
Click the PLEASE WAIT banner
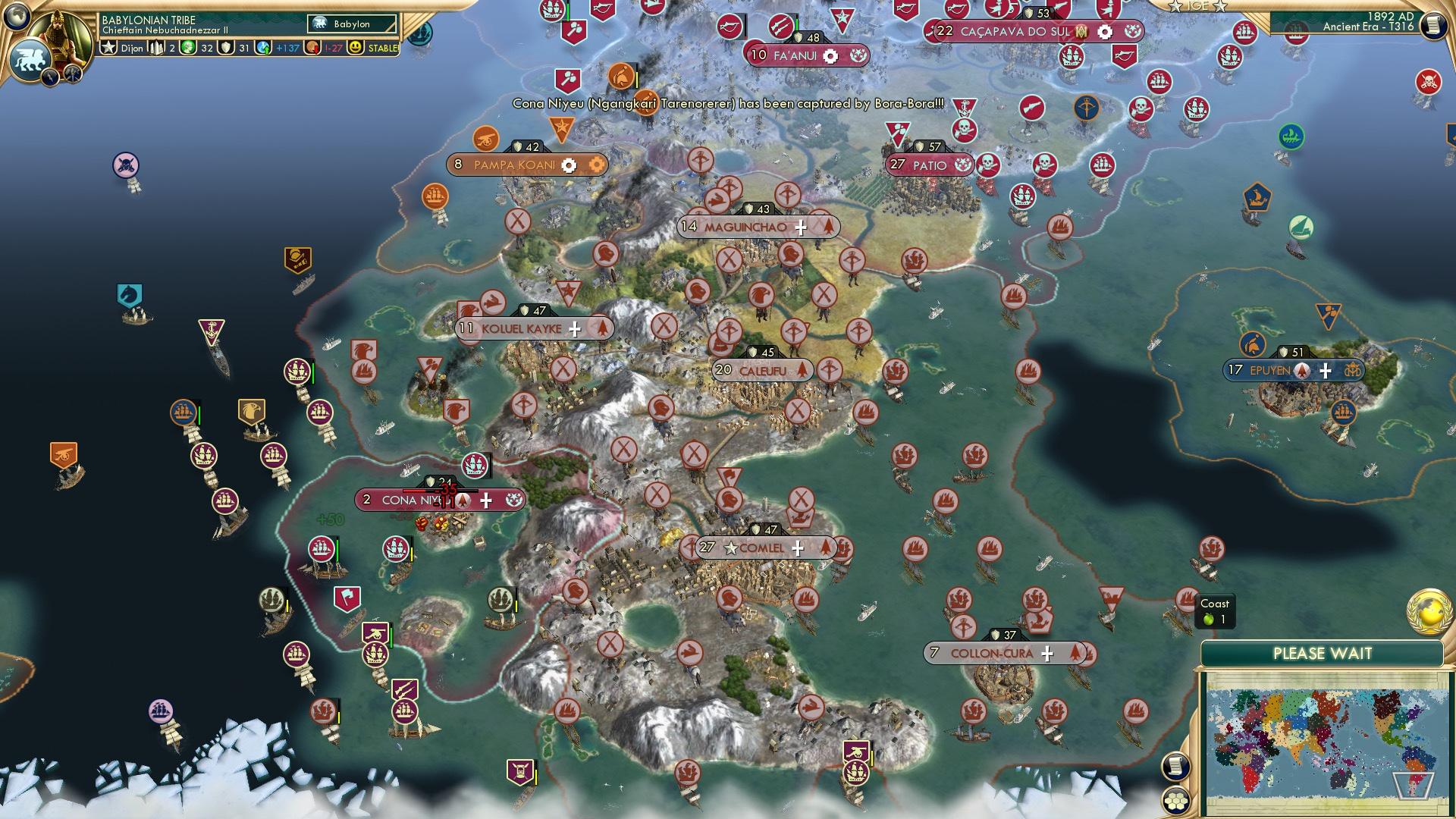(1323, 652)
